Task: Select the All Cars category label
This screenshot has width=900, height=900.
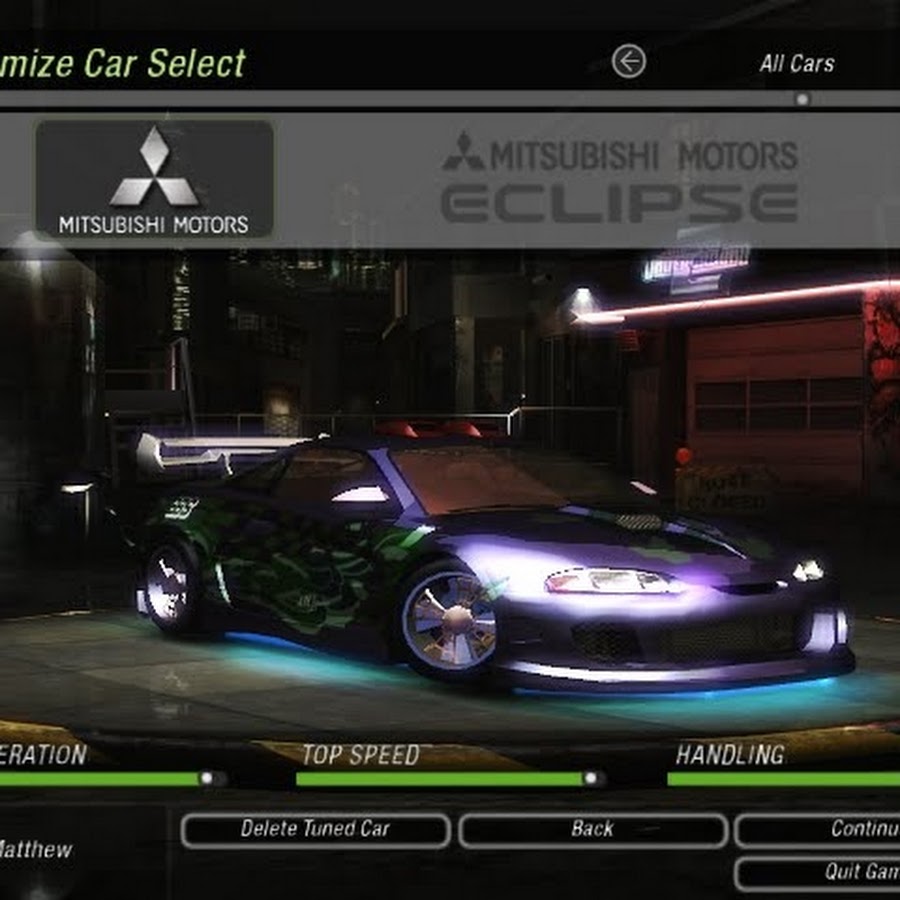Action: tap(796, 64)
